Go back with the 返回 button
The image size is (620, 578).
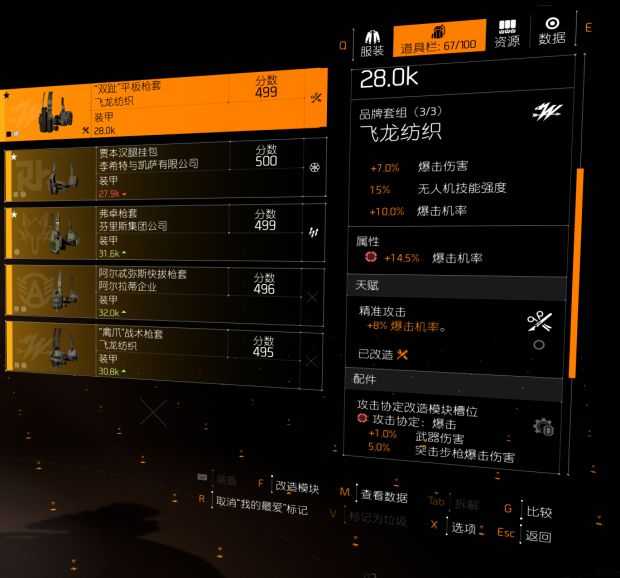coord(538,536)
